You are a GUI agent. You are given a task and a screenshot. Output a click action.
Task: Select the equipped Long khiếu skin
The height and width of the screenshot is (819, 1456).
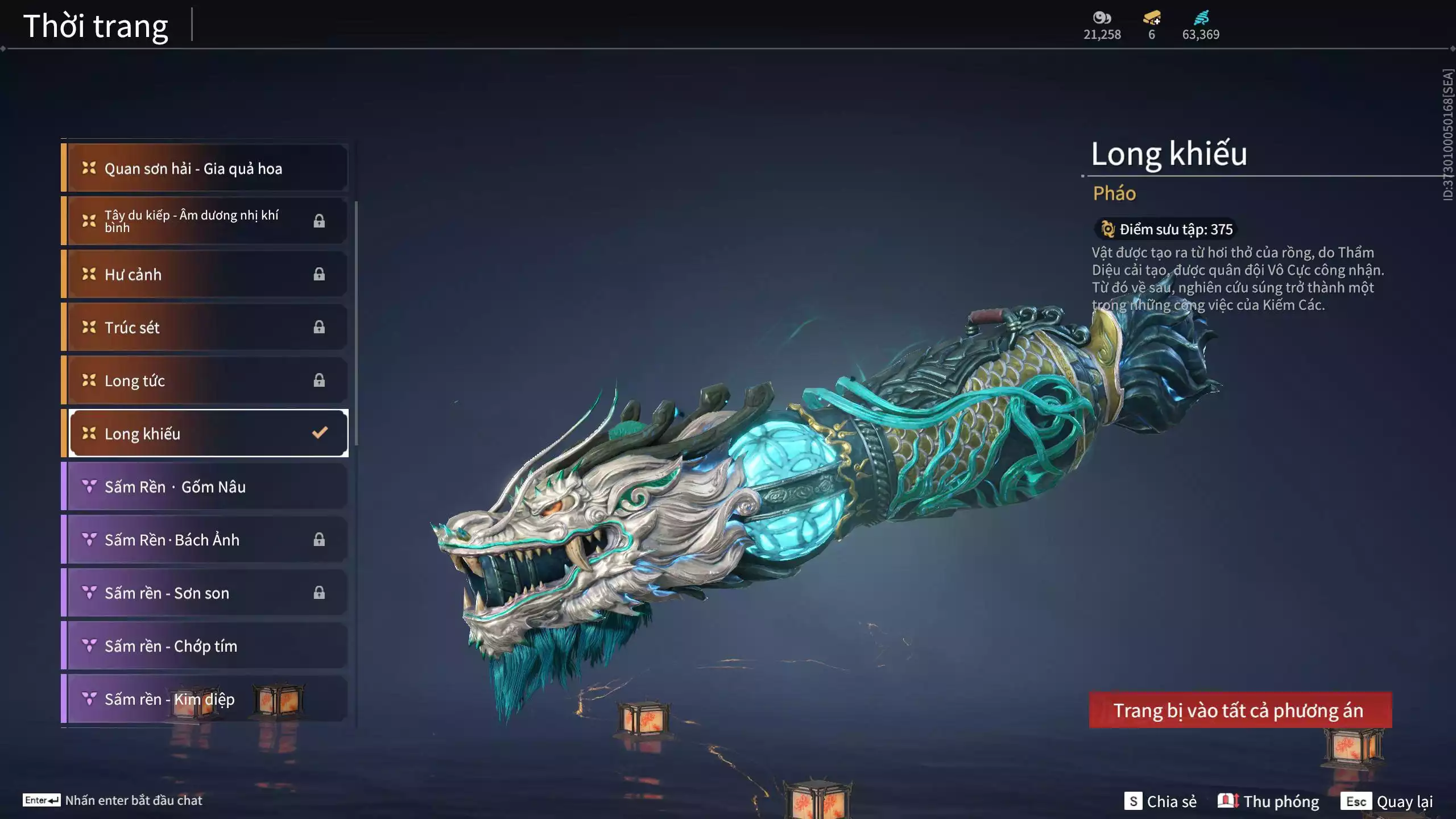[x=208, y=433]
